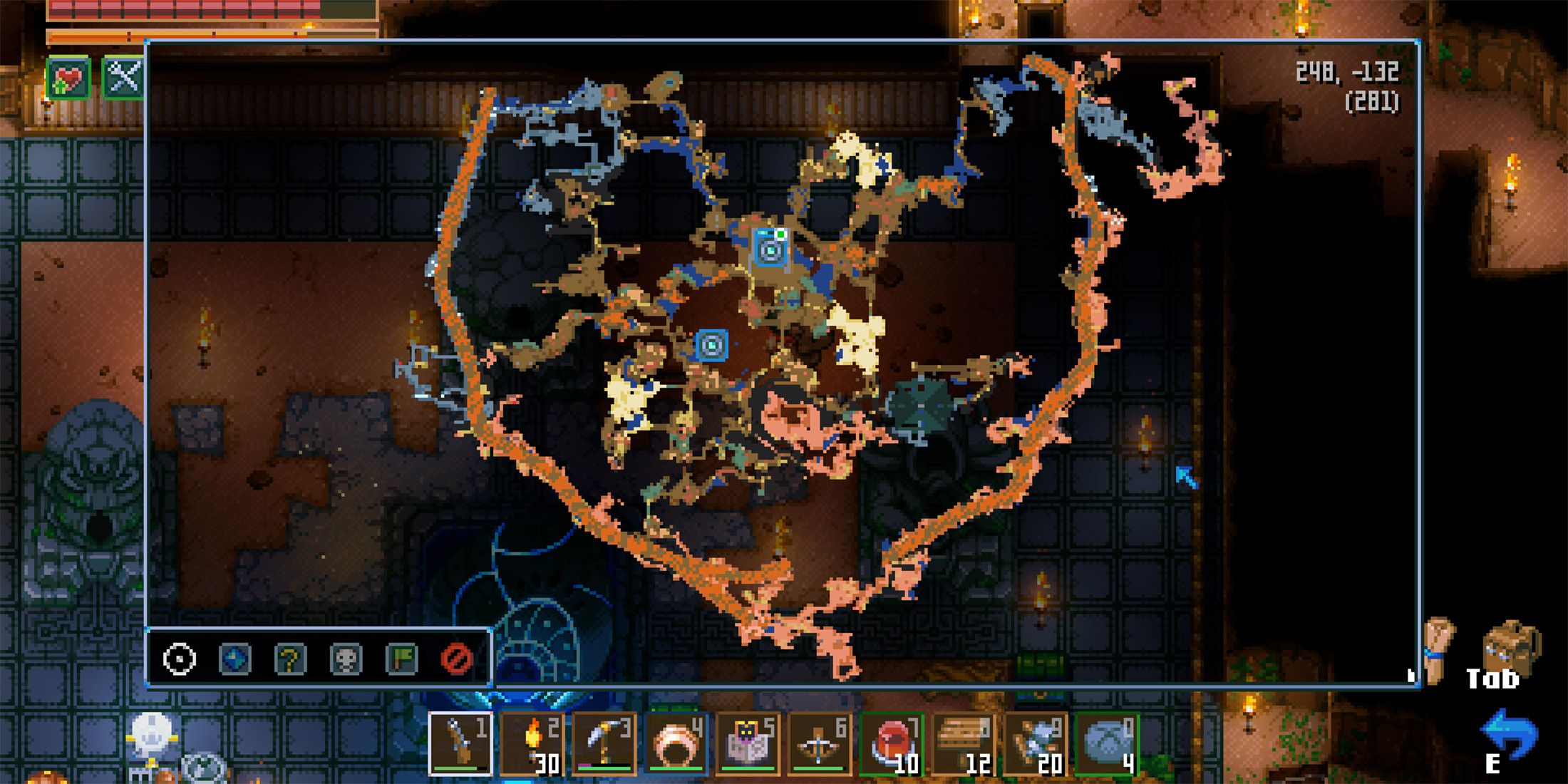Viewport: 1568px width, 784px height.
Task: Open crafting via the crossed tools icon
Action: click(x=121, y=78)
